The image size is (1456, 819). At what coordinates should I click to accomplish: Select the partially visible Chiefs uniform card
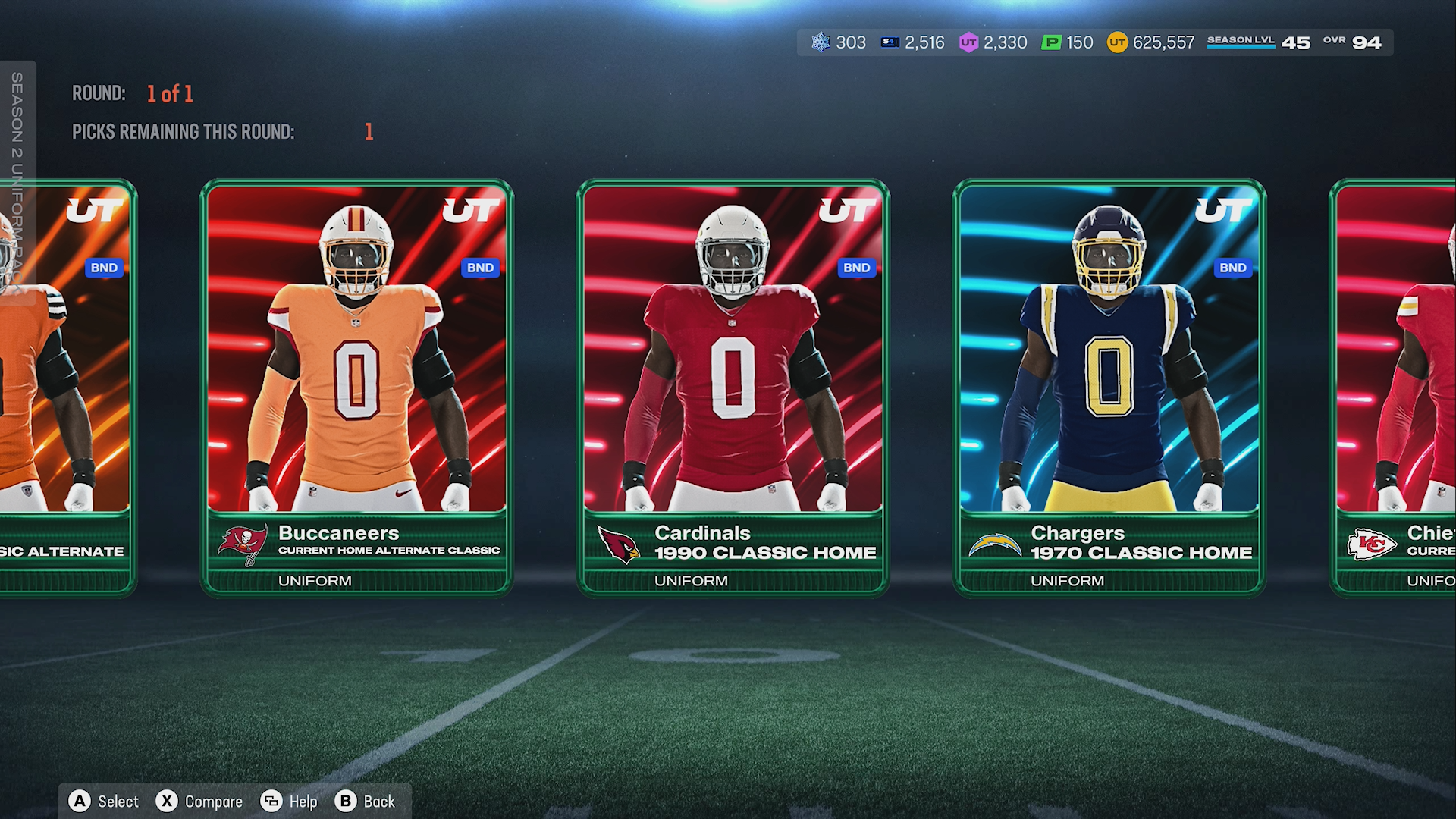coord(1395,387)
